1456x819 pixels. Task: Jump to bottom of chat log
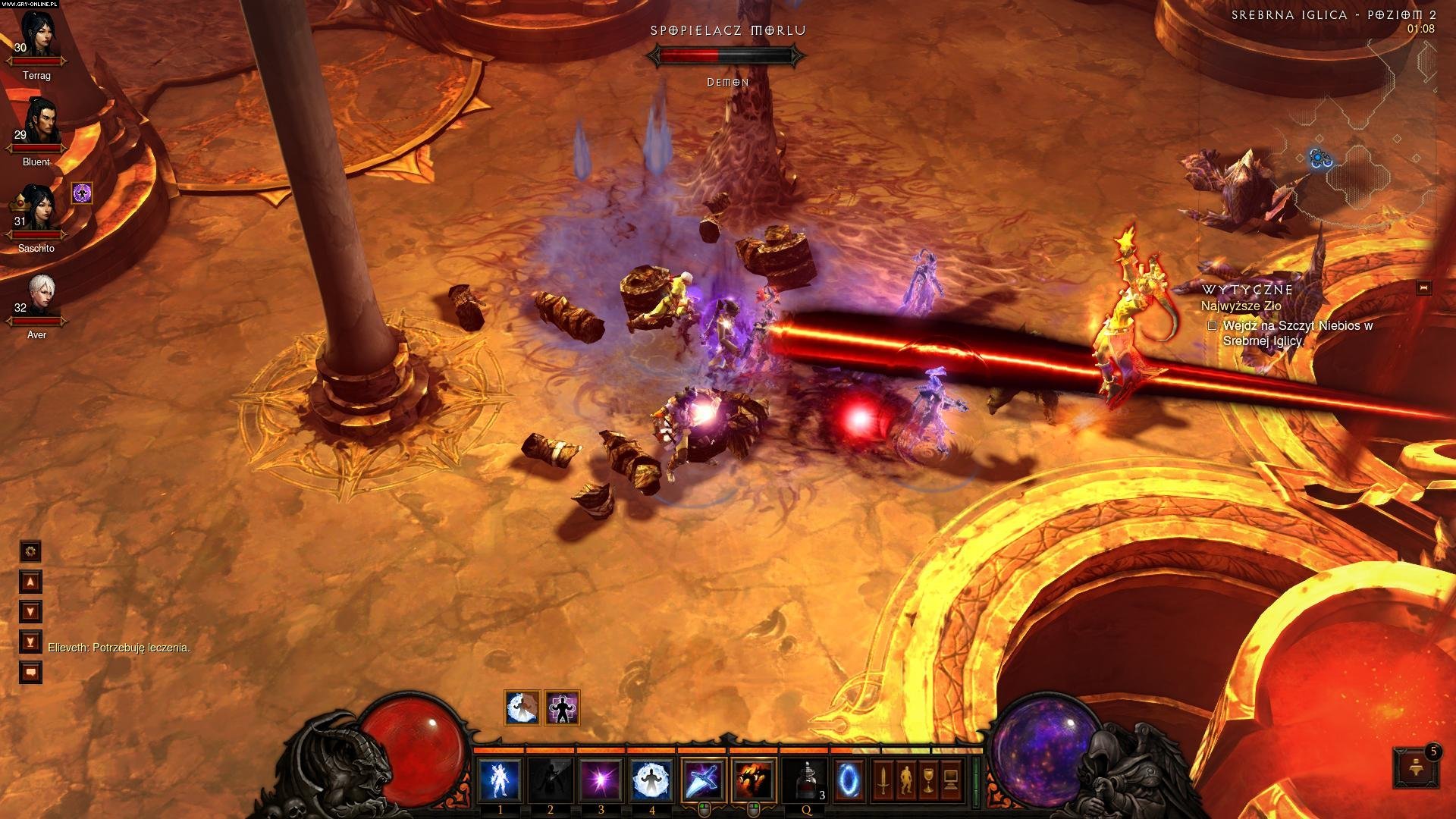point(30,642)
